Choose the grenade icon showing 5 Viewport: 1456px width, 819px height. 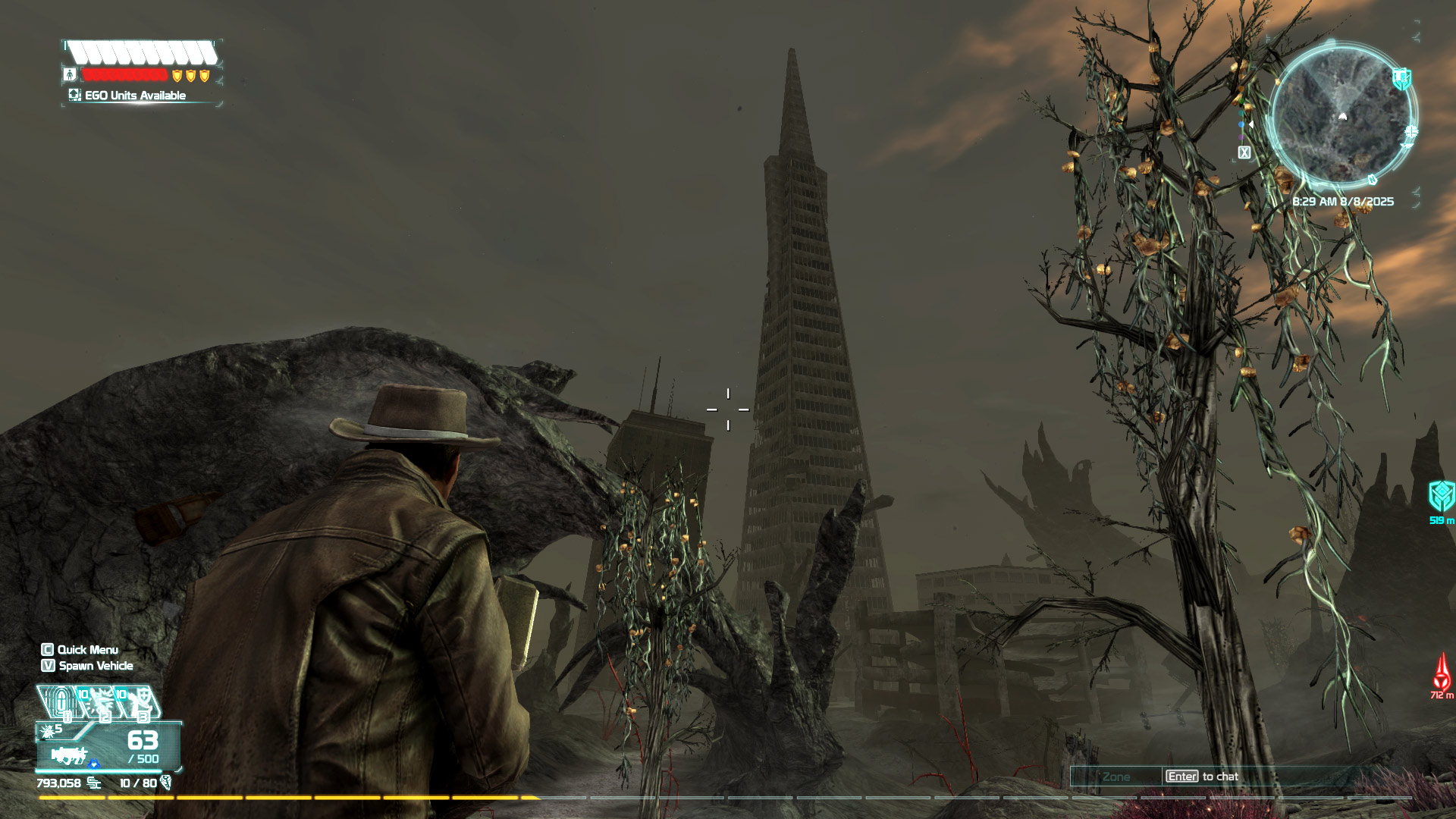point(52,730)
